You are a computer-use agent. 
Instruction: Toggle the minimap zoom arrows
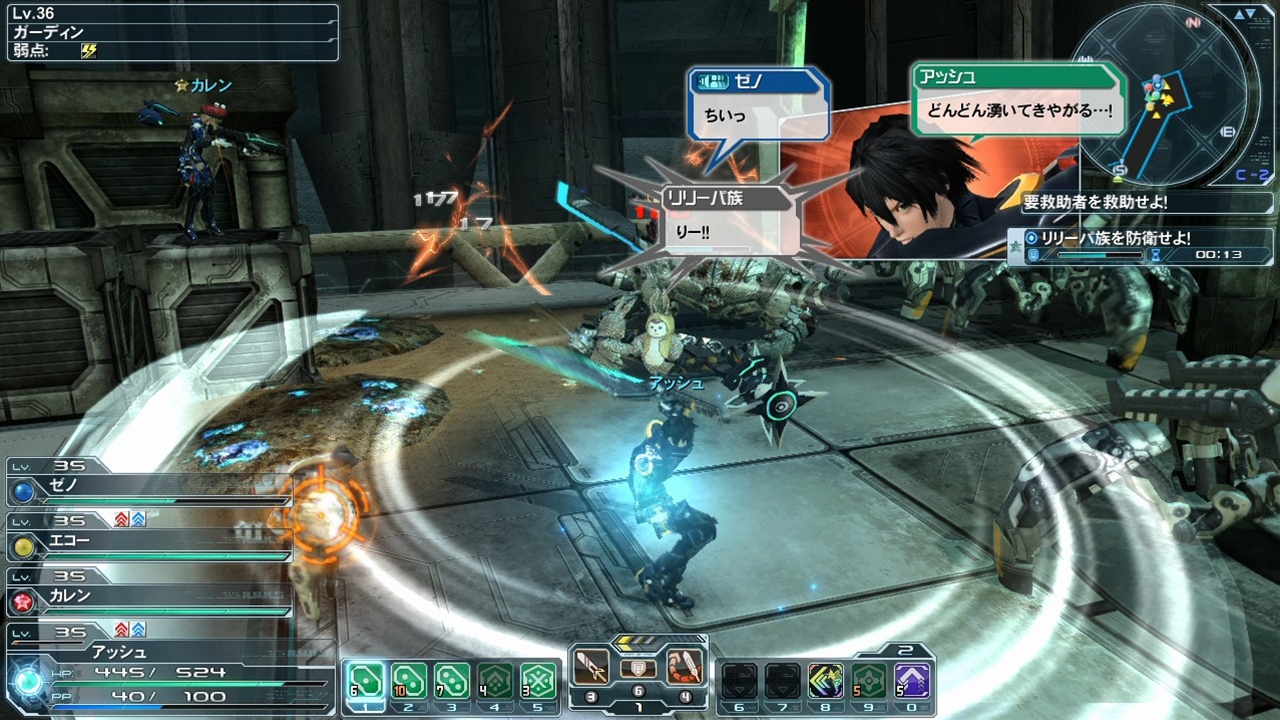pyautogui.click(x=1246, y=14)
